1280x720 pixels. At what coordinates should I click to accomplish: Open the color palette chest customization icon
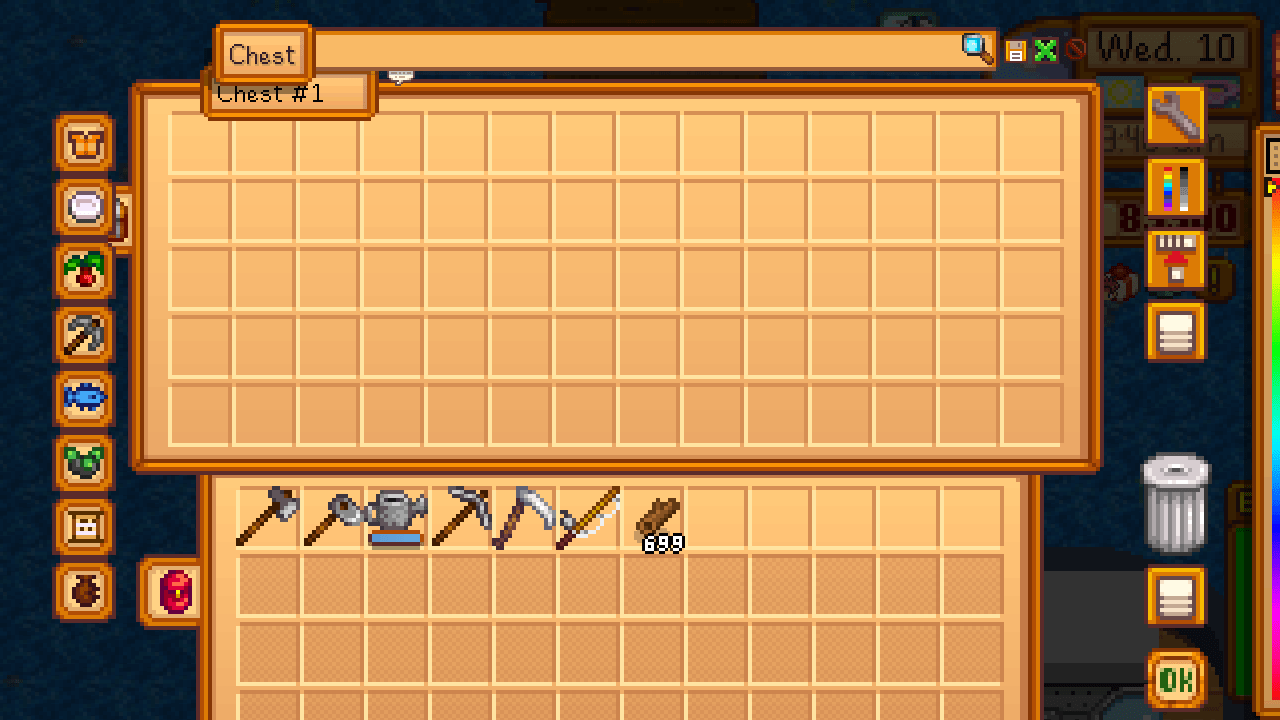pos(1176,188)
